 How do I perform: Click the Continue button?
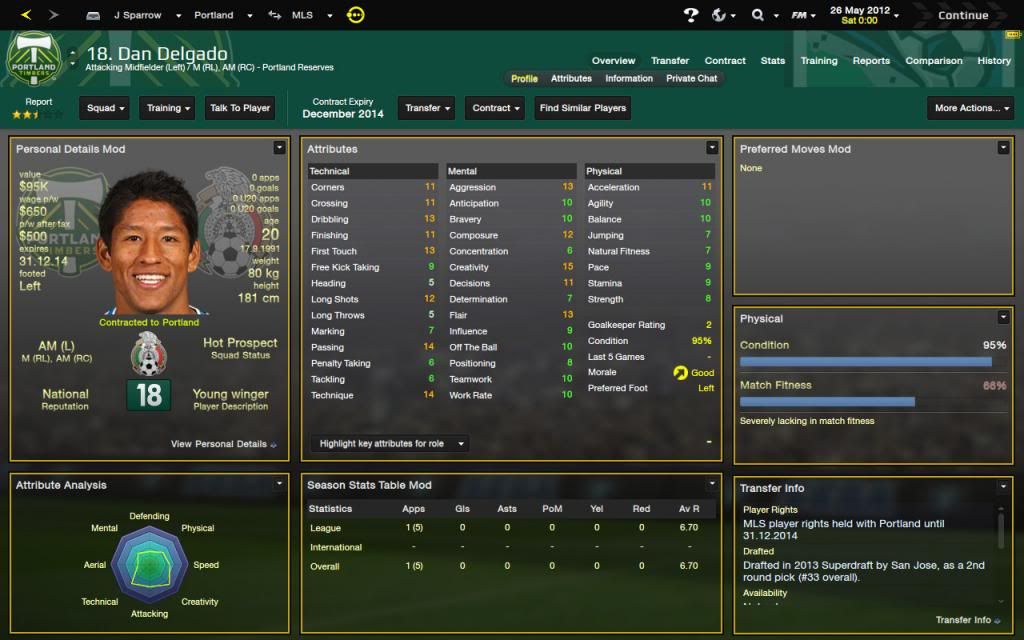[962, 15]
